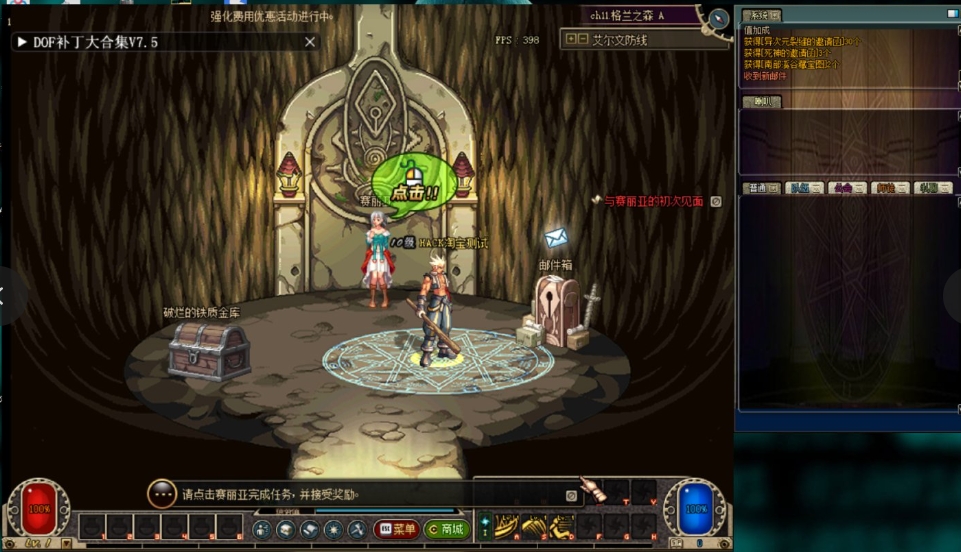Open the compass icon near channel name
Viewport: 961px width, 552px height.
(x=718, y=19)
